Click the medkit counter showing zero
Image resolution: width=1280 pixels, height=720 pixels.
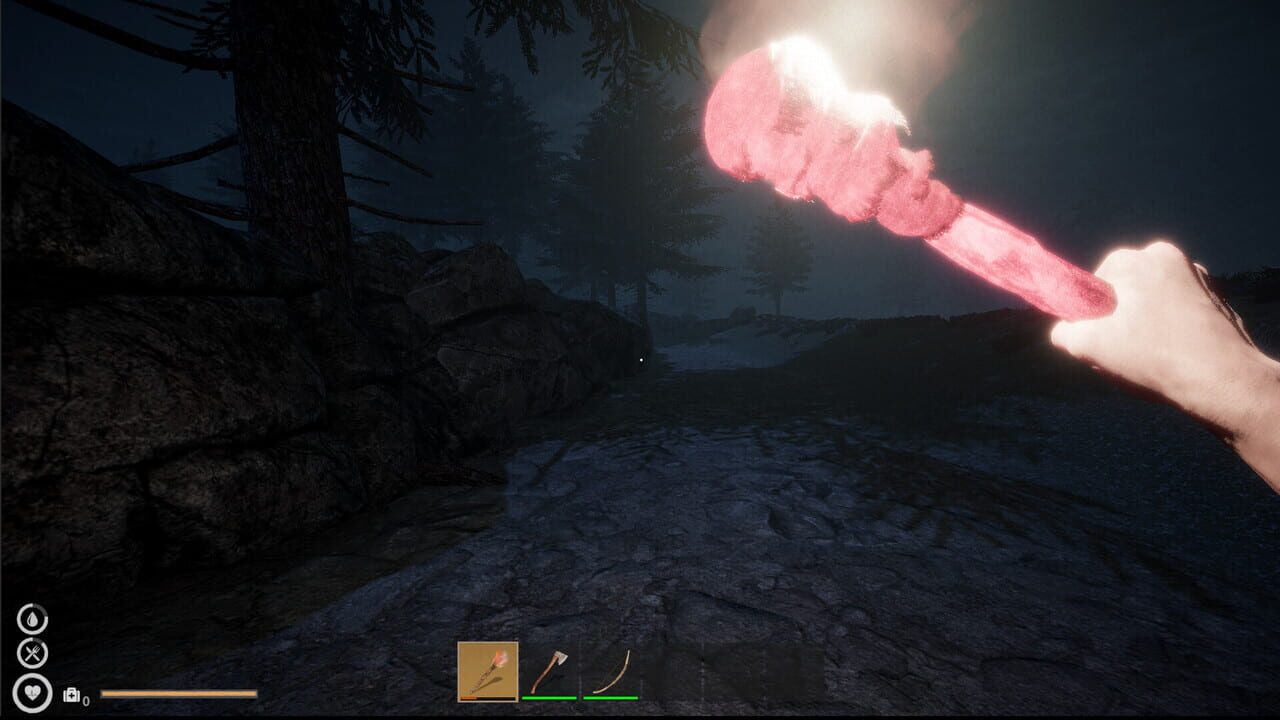click(87, 701)
